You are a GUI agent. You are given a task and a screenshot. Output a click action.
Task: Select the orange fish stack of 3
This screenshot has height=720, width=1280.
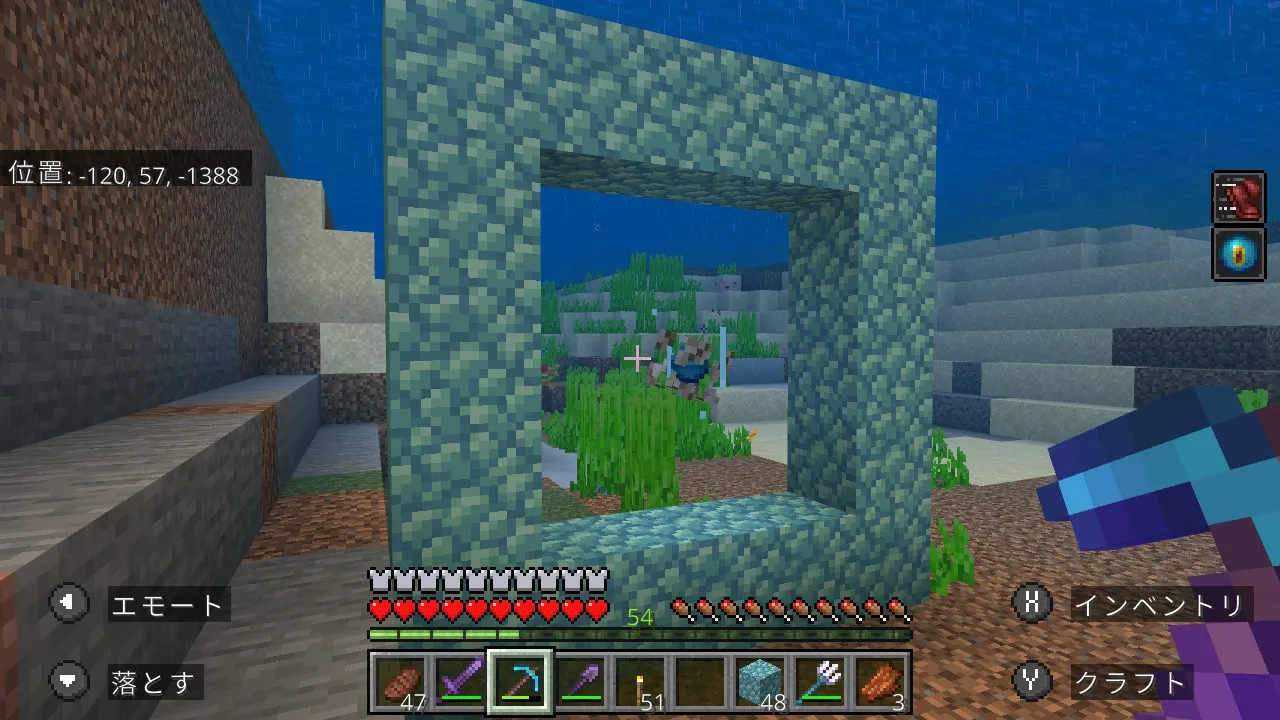tap(879, 683)
